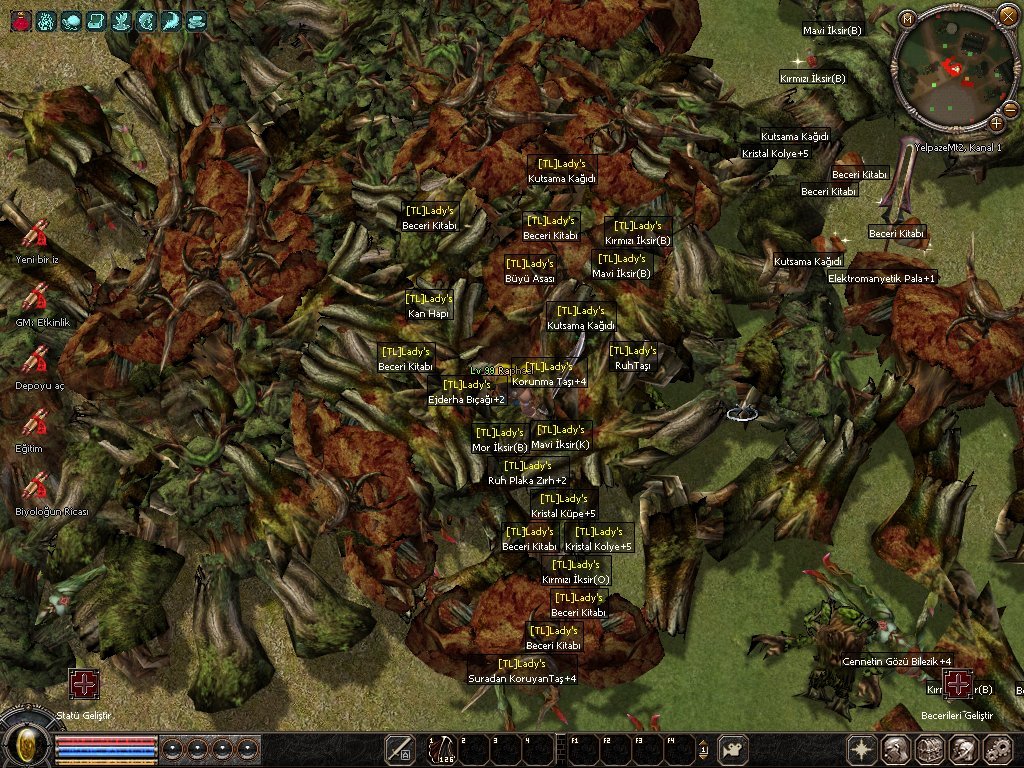Open the 'Yeni bir iz' quest scroll
The width and height of the screenshot is (1024, 768).
click(x=35, y=236)
